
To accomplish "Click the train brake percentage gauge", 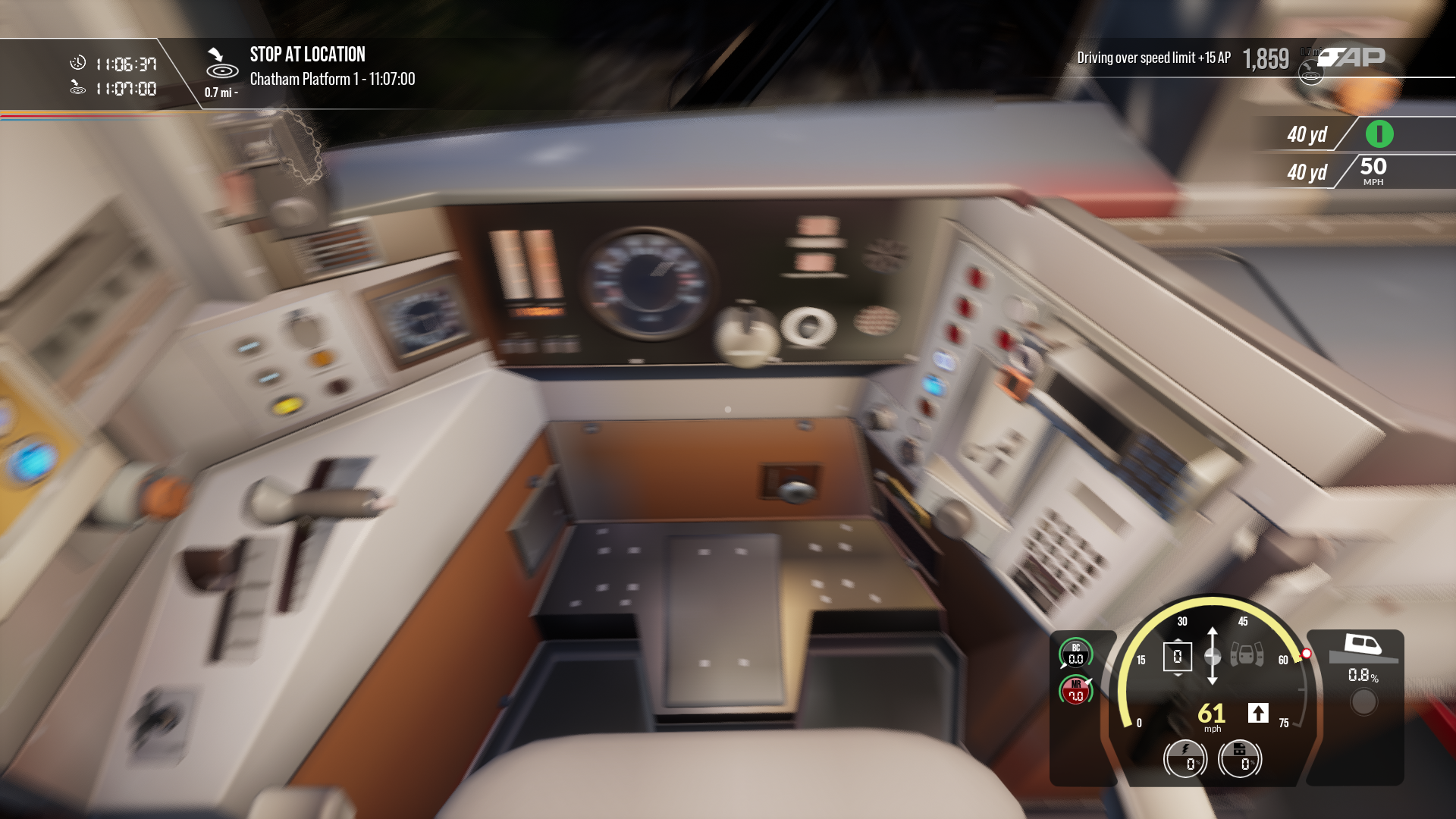I will tap(1240, 758).
